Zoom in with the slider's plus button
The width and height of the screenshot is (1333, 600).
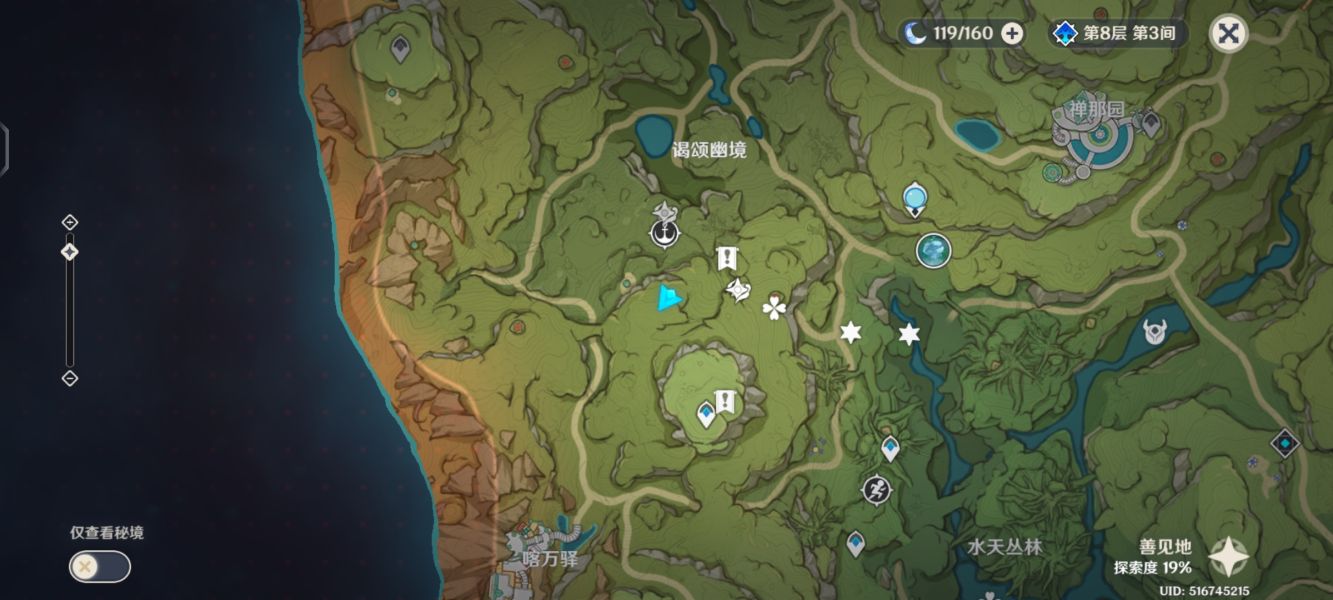[69, 222]
